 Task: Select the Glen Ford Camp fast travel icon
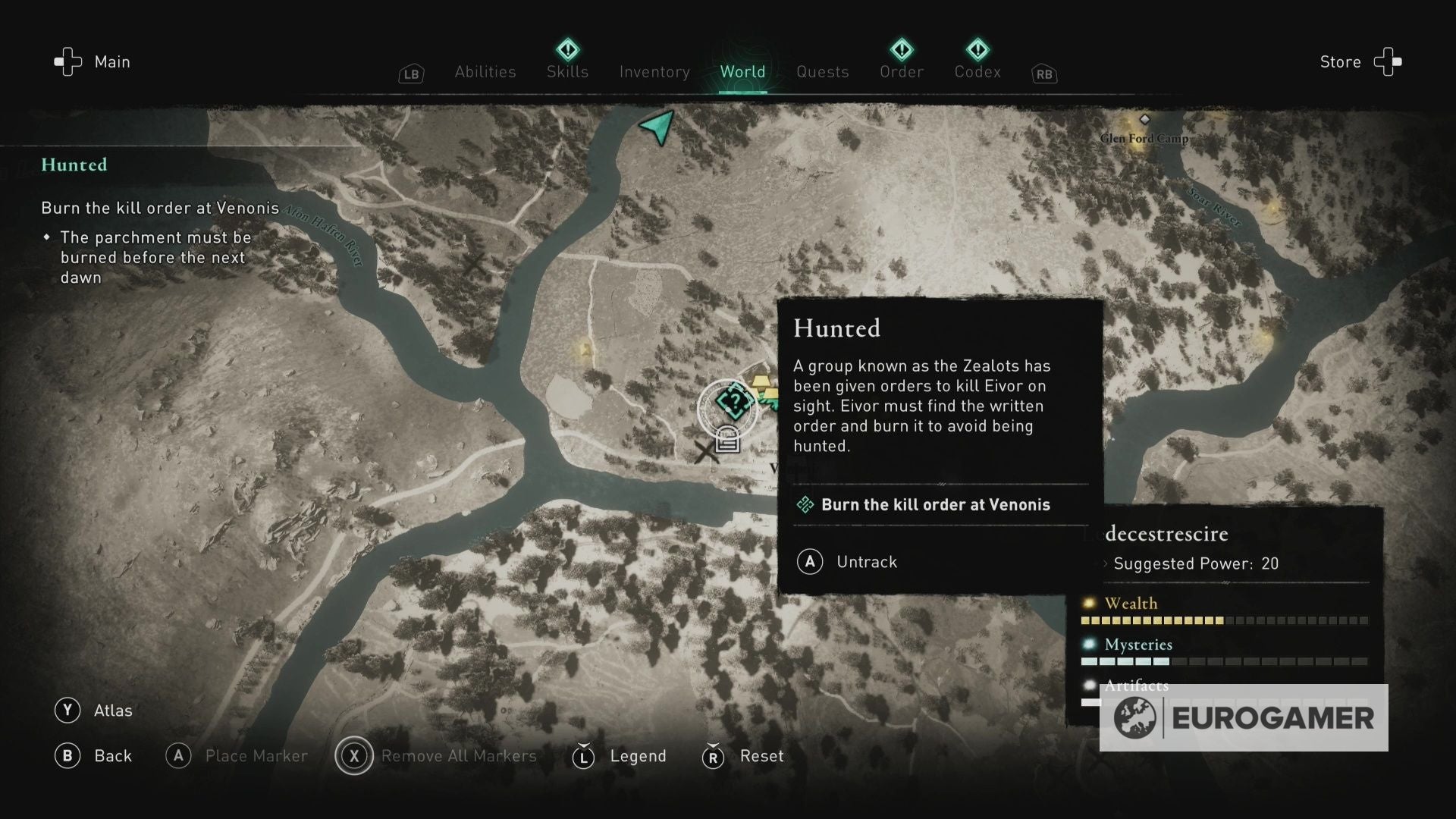1144,119
